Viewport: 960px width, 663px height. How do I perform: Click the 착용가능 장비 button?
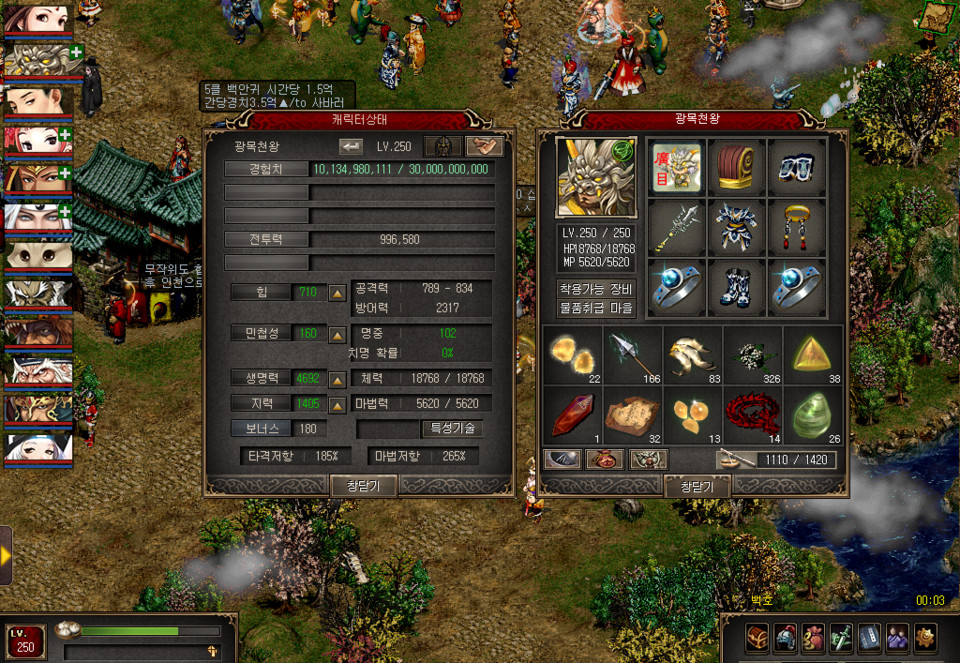595,289
